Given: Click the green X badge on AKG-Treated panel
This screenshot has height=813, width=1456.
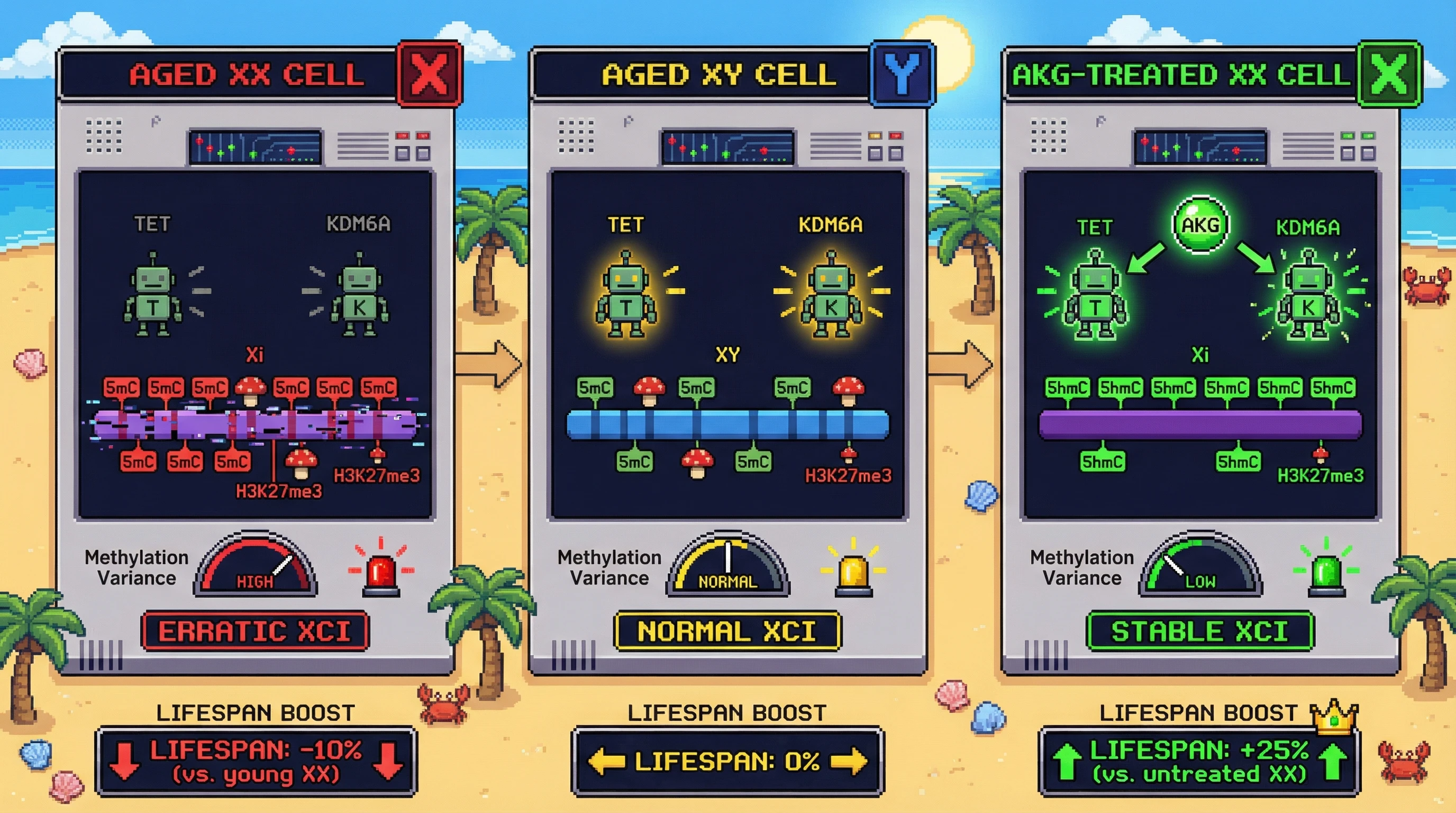Looking at the screenshot, I should pyautogui.click(x=1389, y=74).
